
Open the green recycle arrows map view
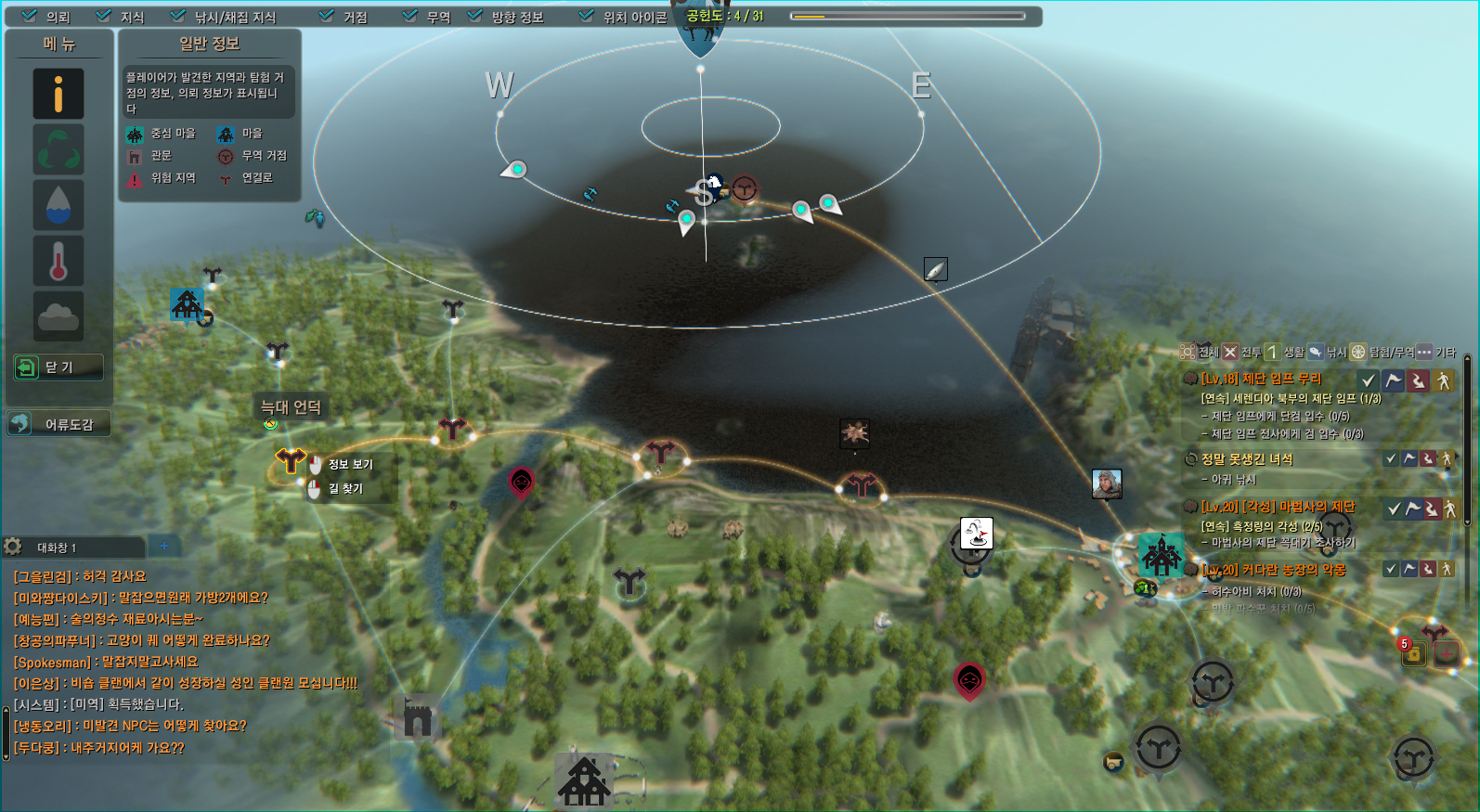(58, 149)
